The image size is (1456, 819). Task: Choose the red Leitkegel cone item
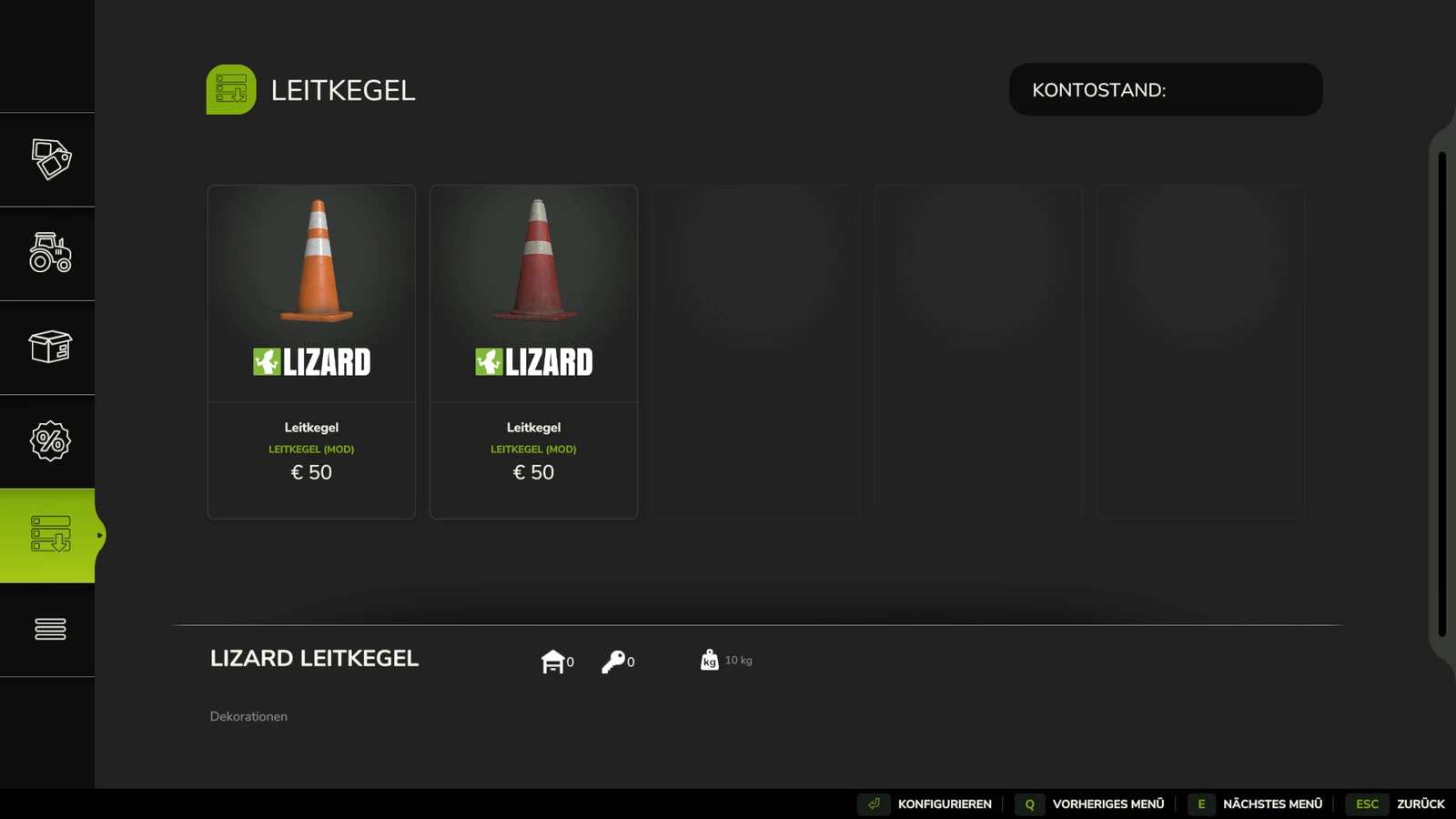pyautogui.click(x=533, y=351)
